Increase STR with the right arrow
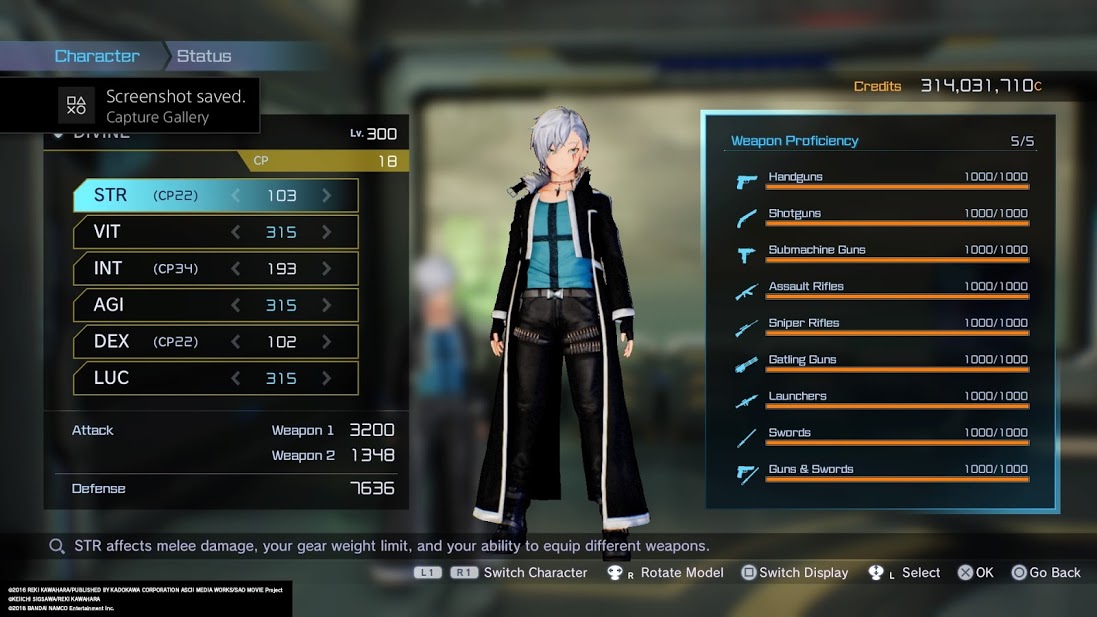The width and height of the screenshot is (1097, 617). [x=327, y=196]
